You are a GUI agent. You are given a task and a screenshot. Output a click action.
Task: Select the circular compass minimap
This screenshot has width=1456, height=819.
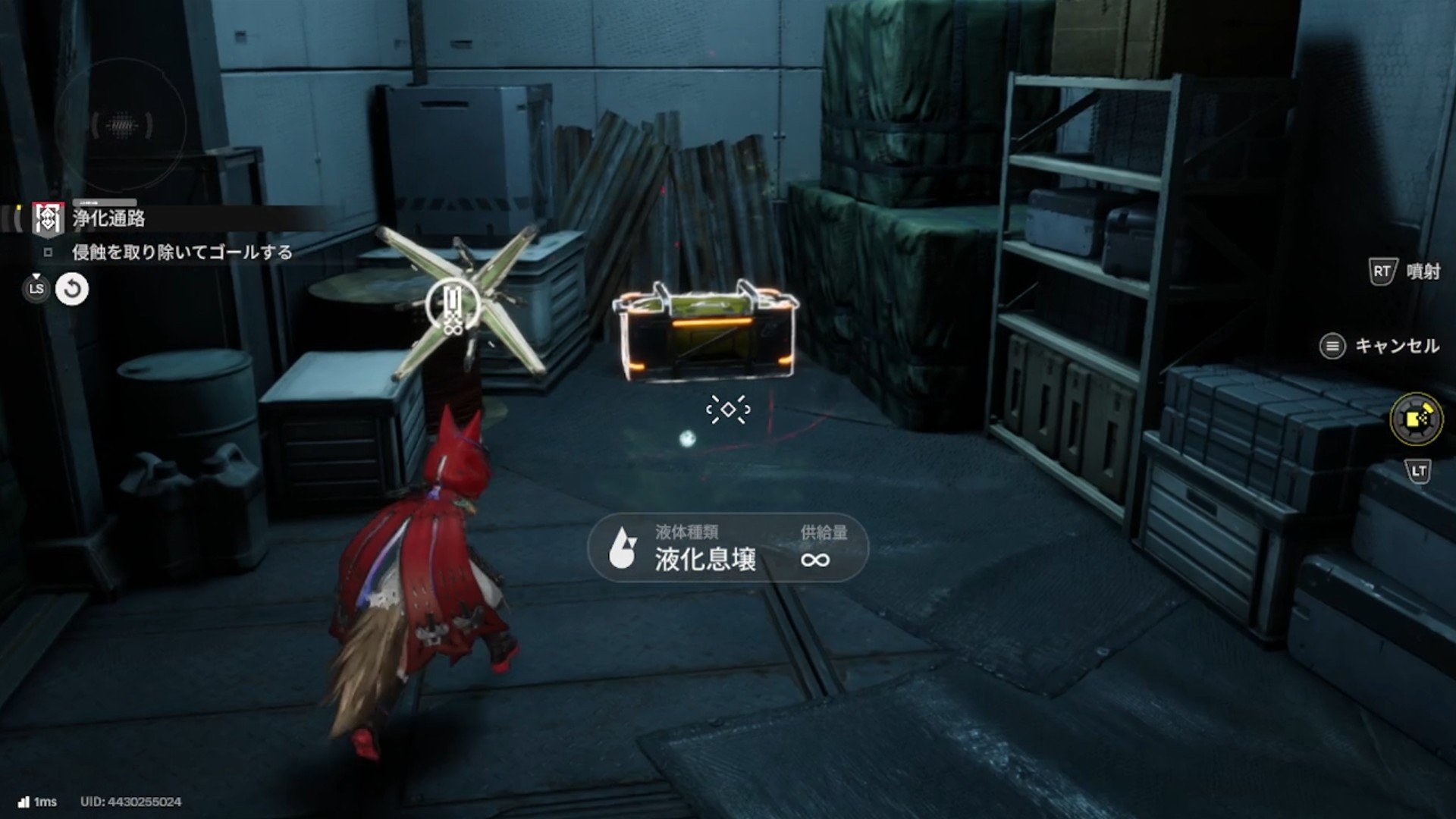121,125
